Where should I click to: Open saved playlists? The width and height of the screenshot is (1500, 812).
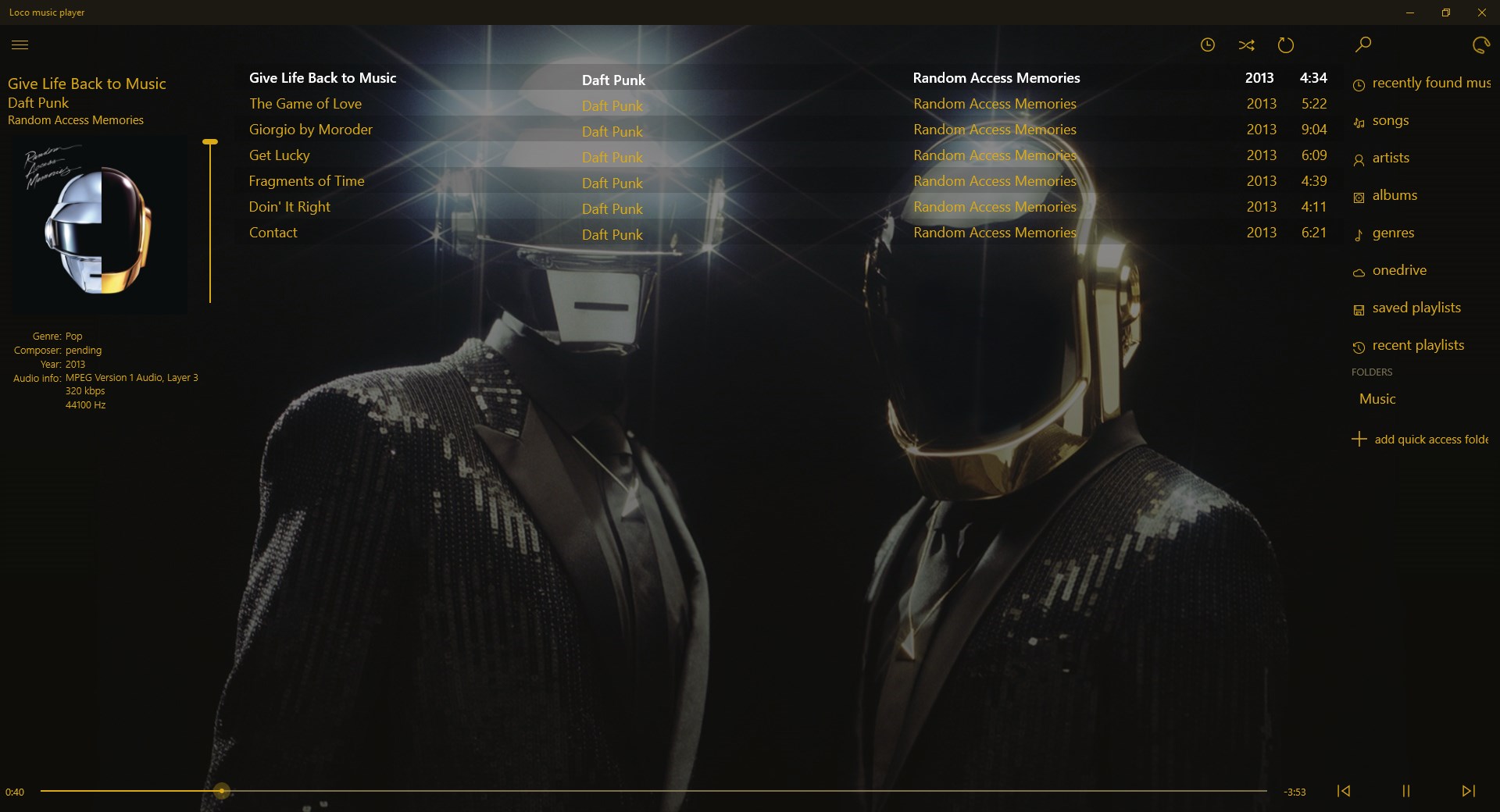(x=1416, y=308)
